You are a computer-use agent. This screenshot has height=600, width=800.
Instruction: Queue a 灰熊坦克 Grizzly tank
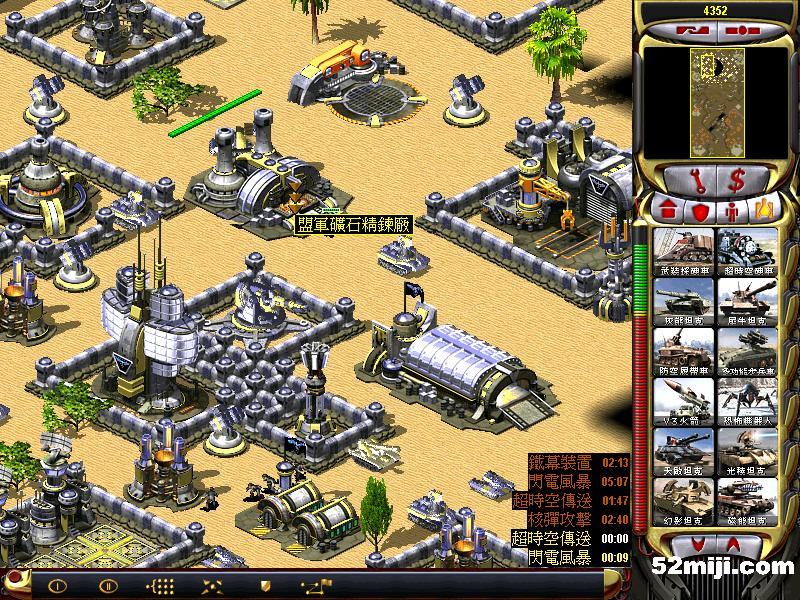(685, 301)
